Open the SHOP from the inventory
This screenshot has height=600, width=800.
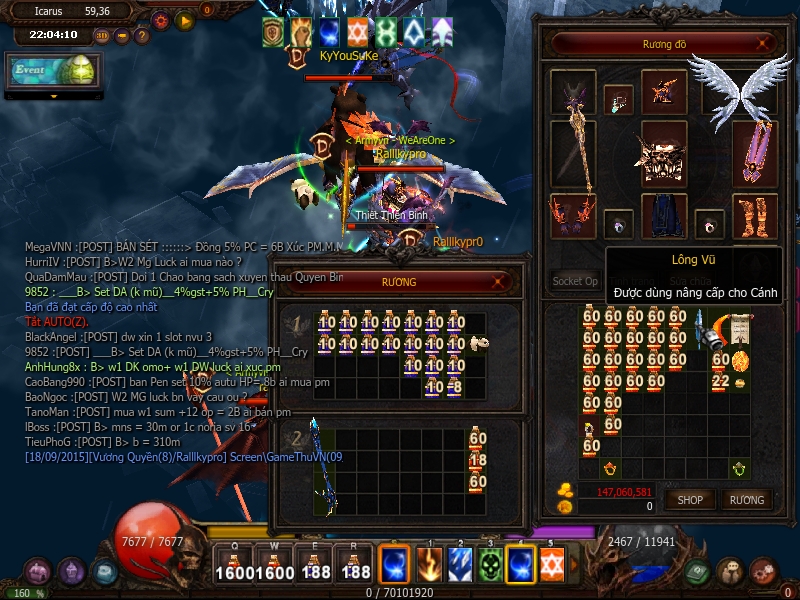tap(691, 499)
